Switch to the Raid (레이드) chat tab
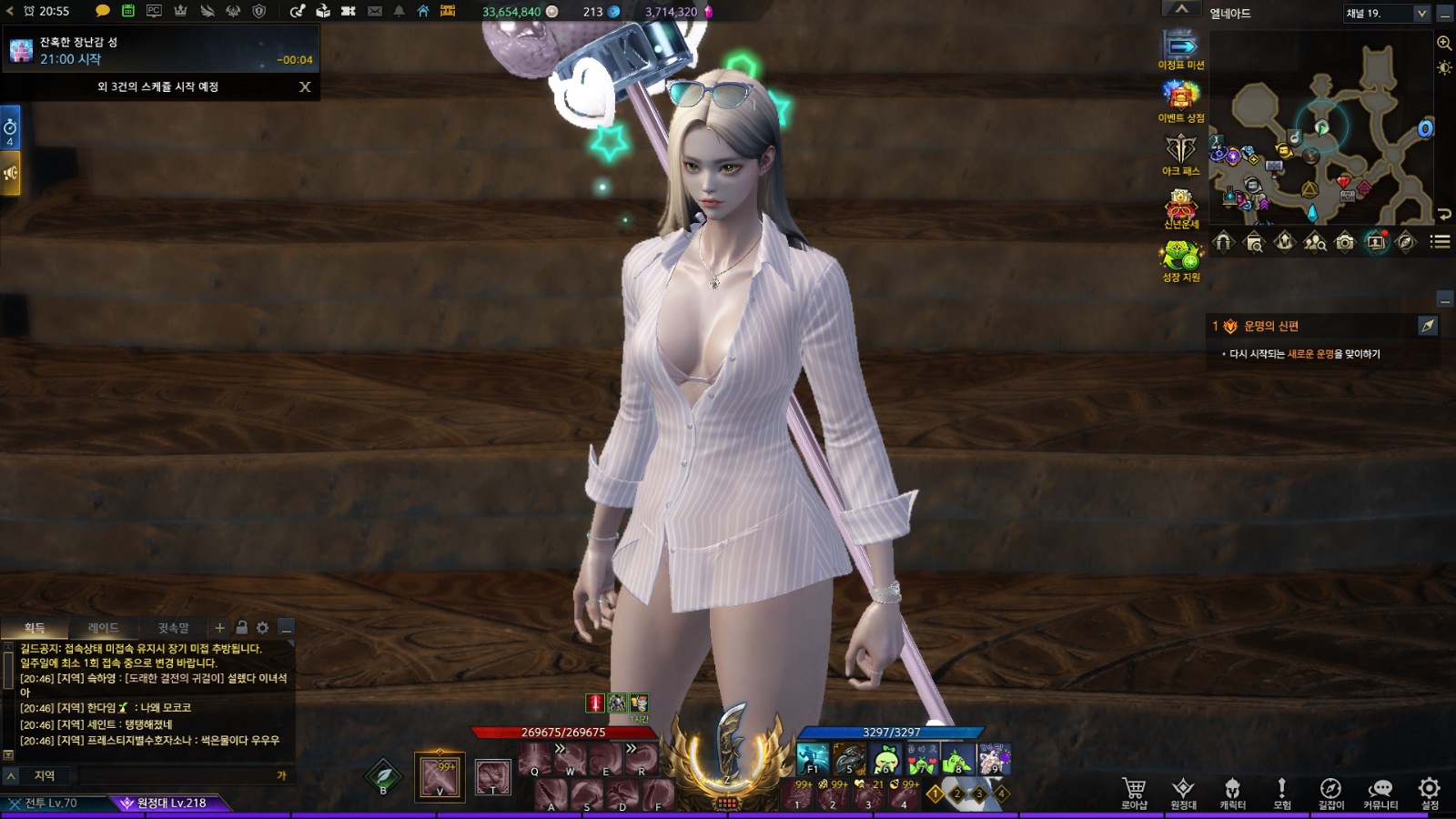1456x819 pixels. [103, 628]
